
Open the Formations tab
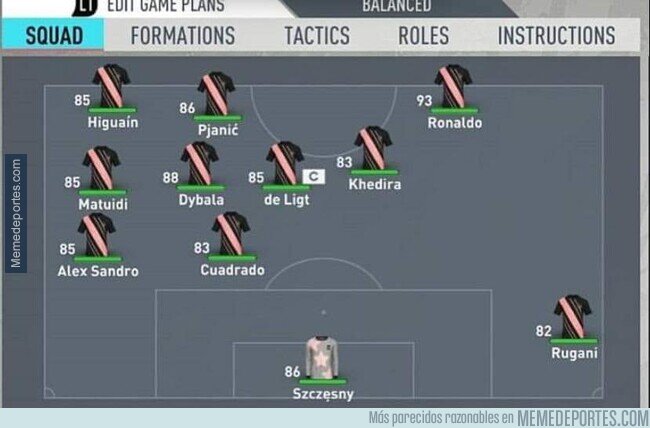182,36
